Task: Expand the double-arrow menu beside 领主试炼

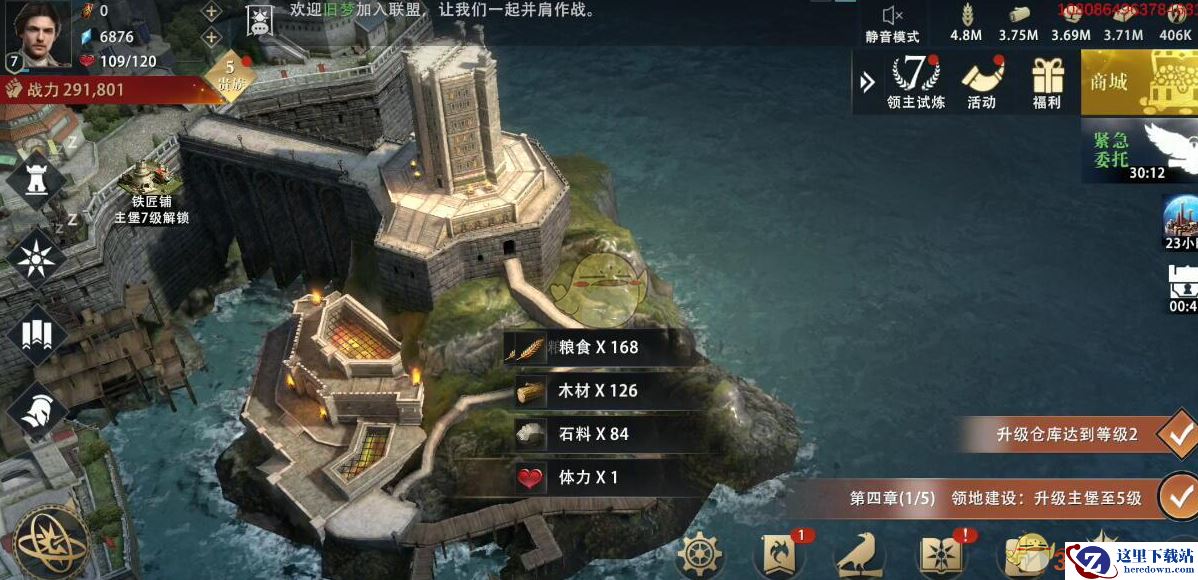Action: 867,81
